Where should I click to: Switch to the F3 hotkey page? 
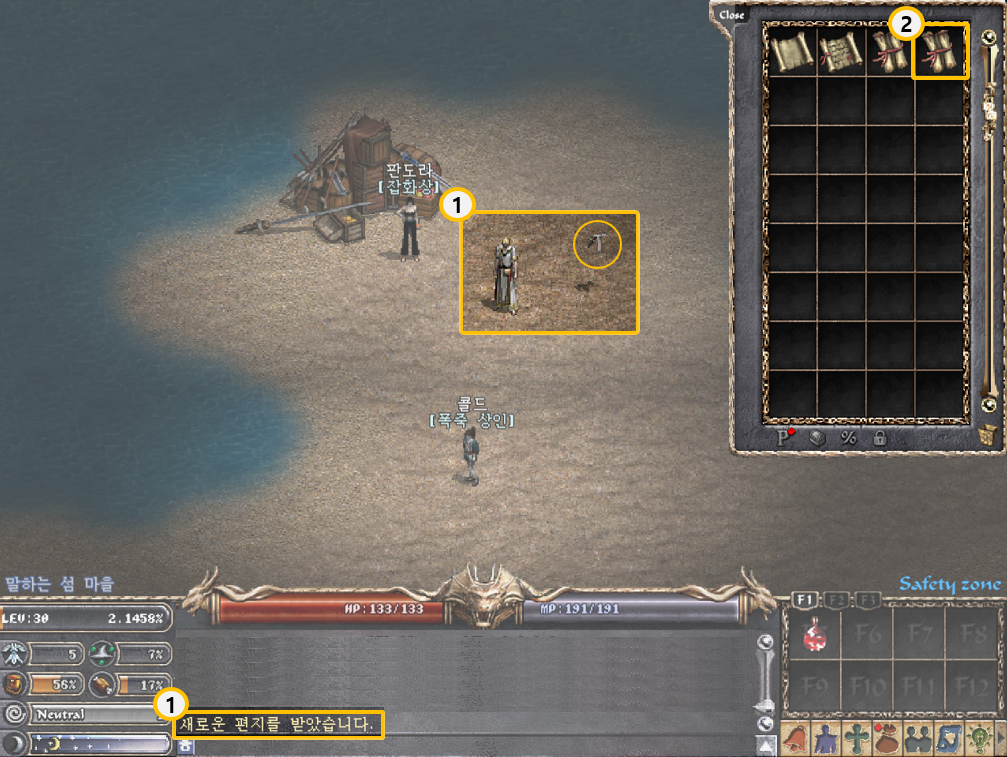tap(867, 599)
